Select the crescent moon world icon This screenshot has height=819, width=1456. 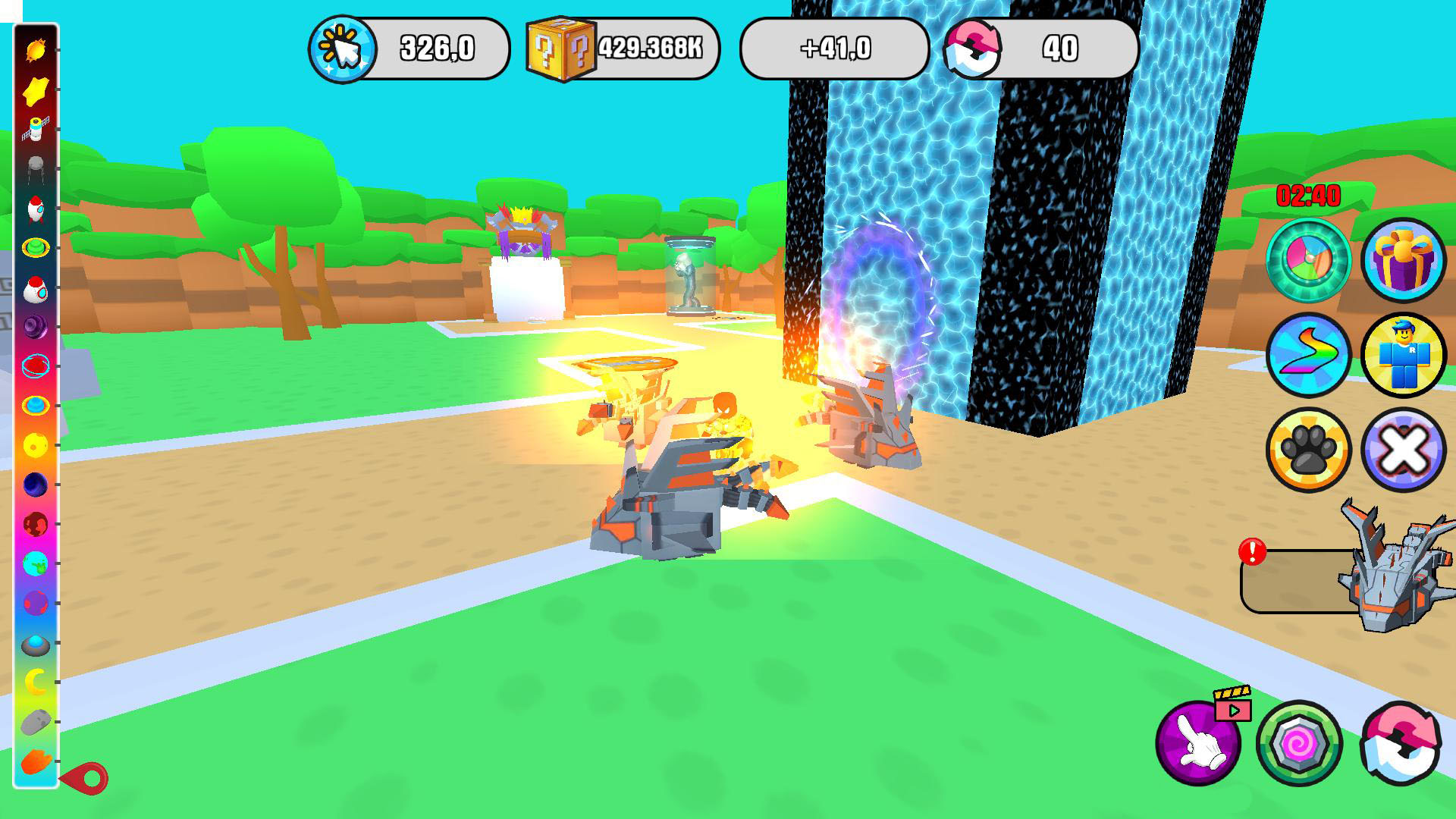[36, 682]
